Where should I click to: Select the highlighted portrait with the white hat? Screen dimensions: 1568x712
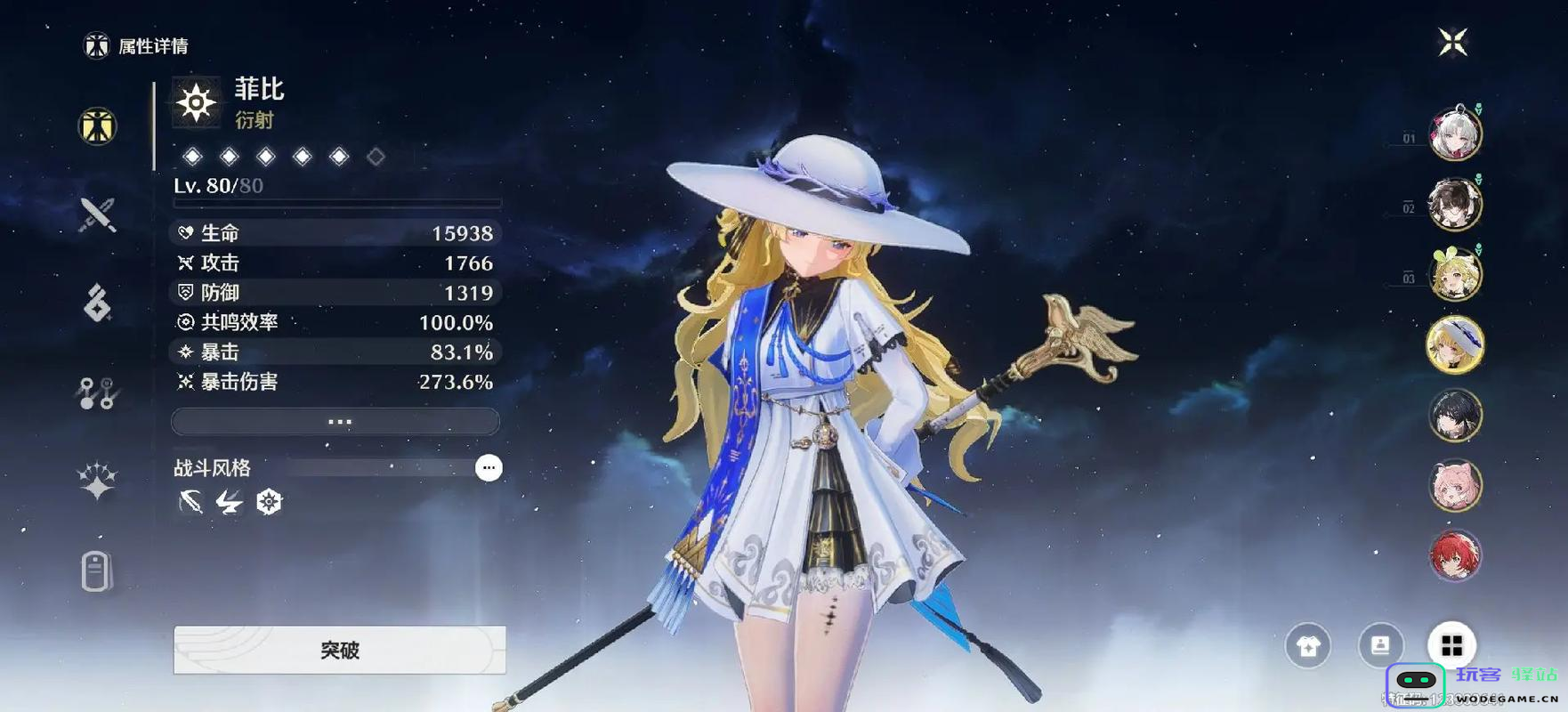tap(1455, 344)
